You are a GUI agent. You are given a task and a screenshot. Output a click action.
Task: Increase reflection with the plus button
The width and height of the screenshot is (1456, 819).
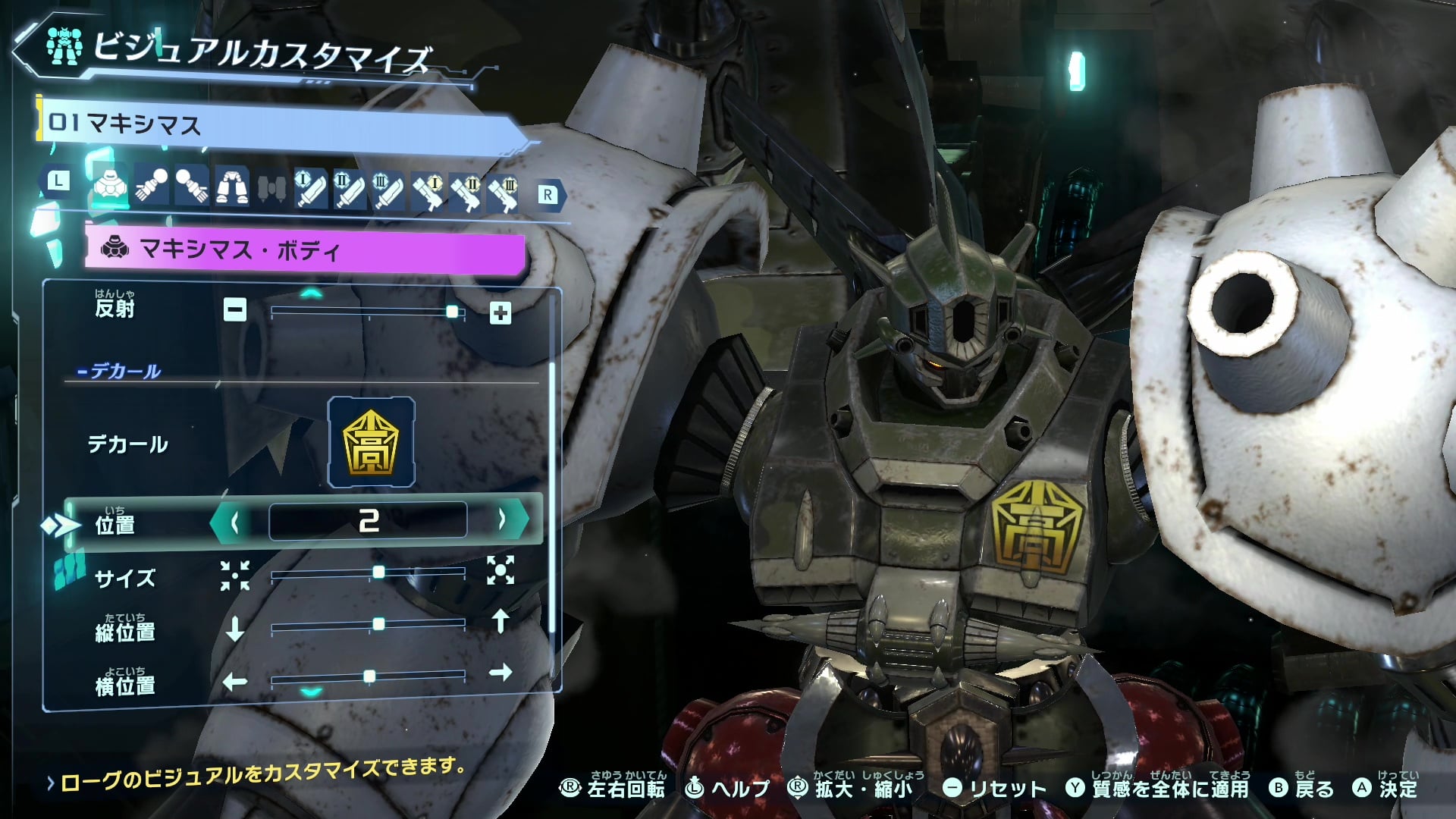[x=500, y=313]
